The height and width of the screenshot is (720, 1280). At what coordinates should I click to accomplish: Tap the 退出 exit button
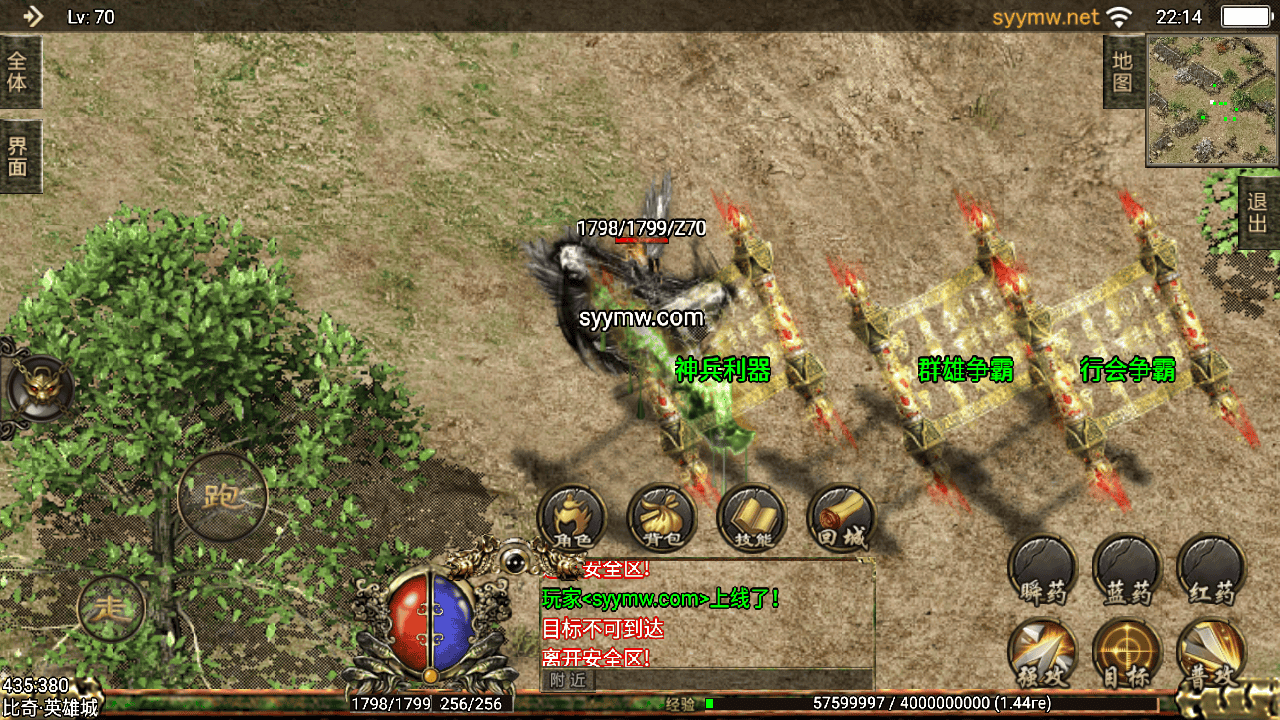click(1258, 212)
